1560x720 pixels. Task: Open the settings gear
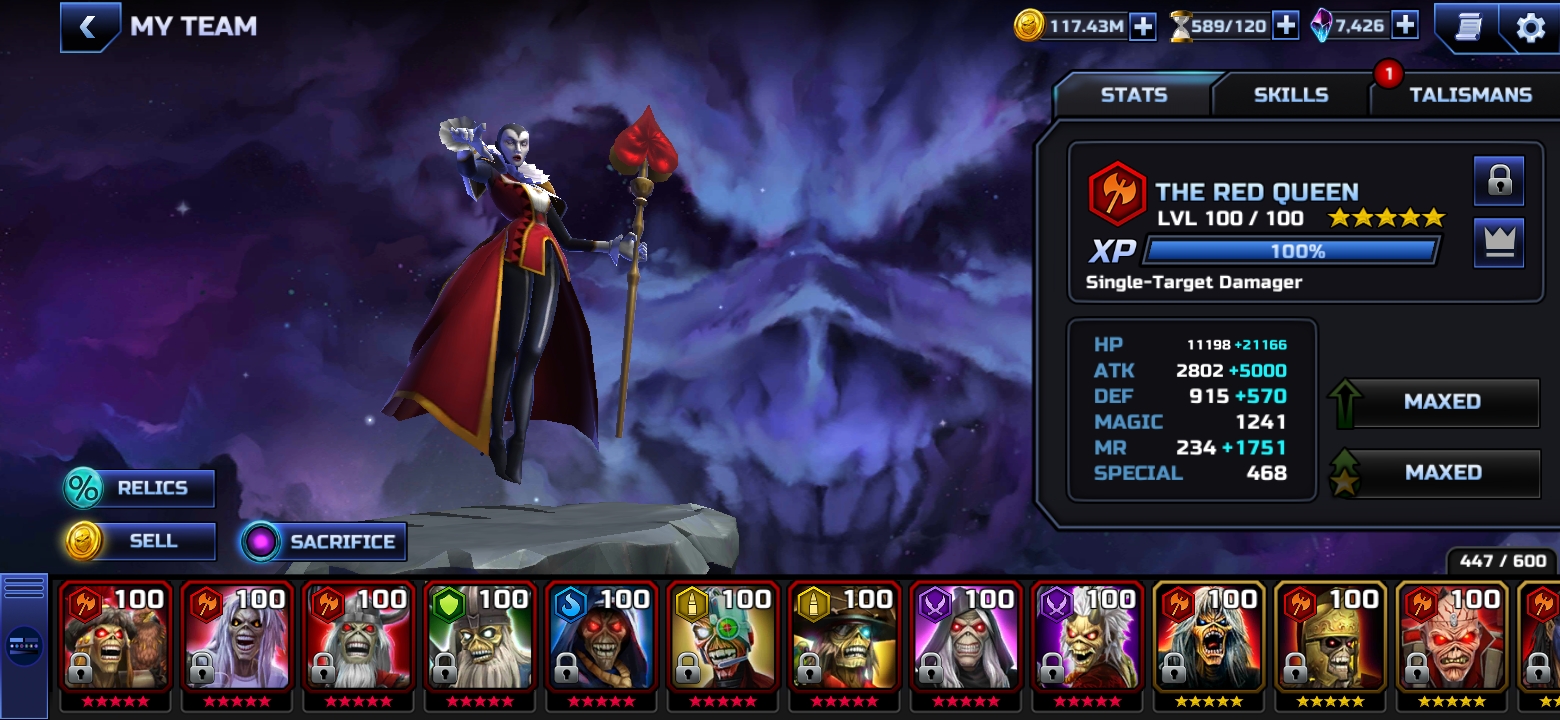pyautogui.click(x=1530, y=27)
